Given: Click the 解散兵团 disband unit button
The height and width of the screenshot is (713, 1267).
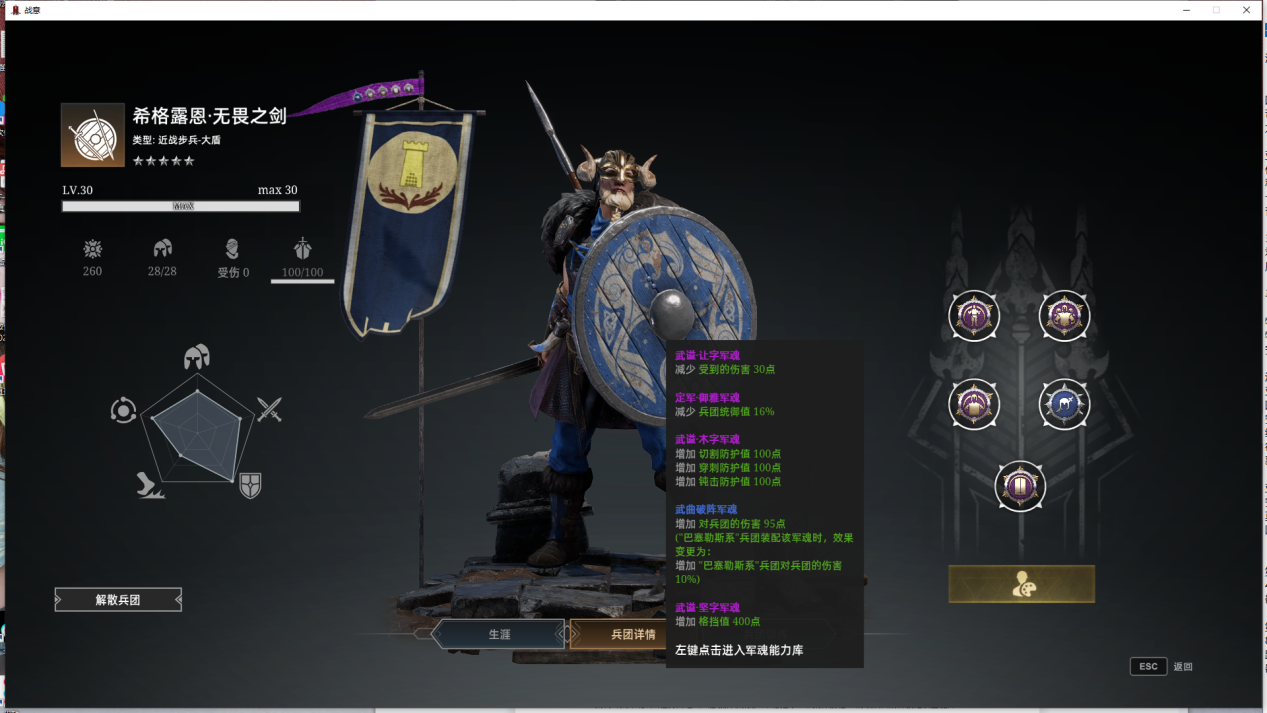Looking at the screenshot, I should coord(118,600).
